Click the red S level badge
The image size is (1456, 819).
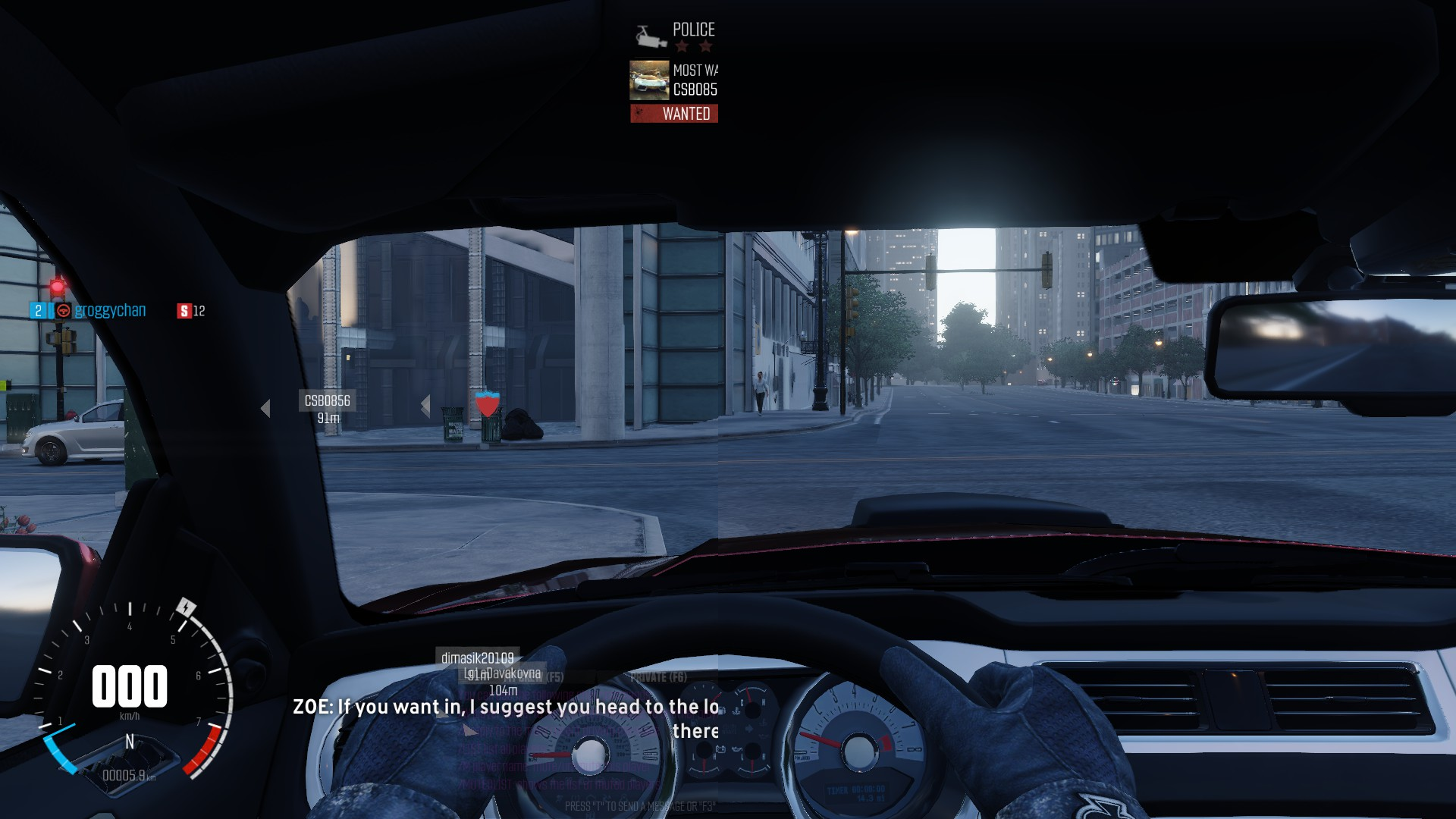[x=184, y=311]
